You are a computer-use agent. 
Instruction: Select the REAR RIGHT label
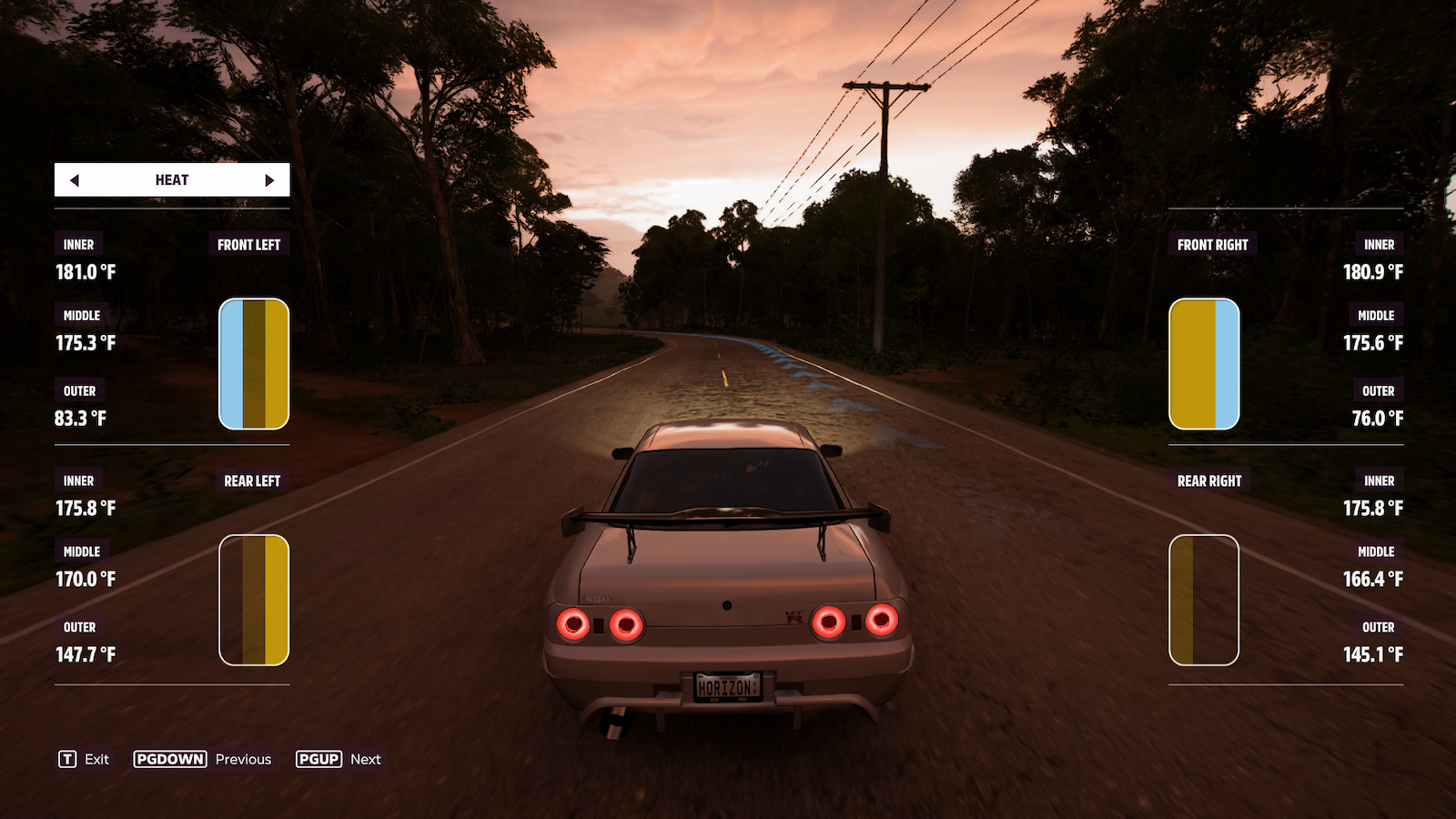(x=1208, y=480)
